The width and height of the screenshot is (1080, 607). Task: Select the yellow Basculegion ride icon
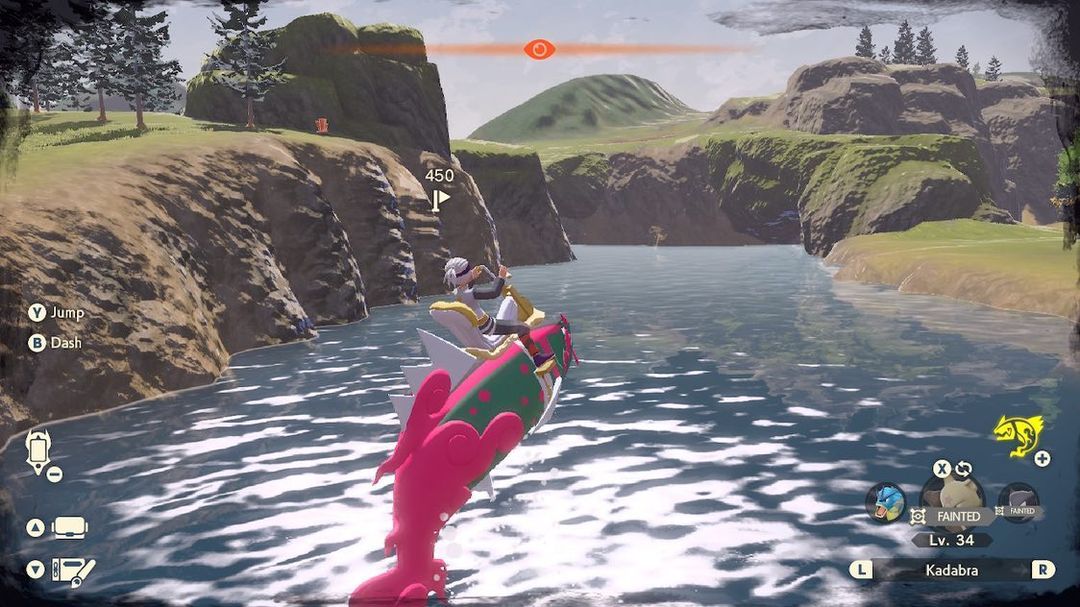pos(1018,435)
